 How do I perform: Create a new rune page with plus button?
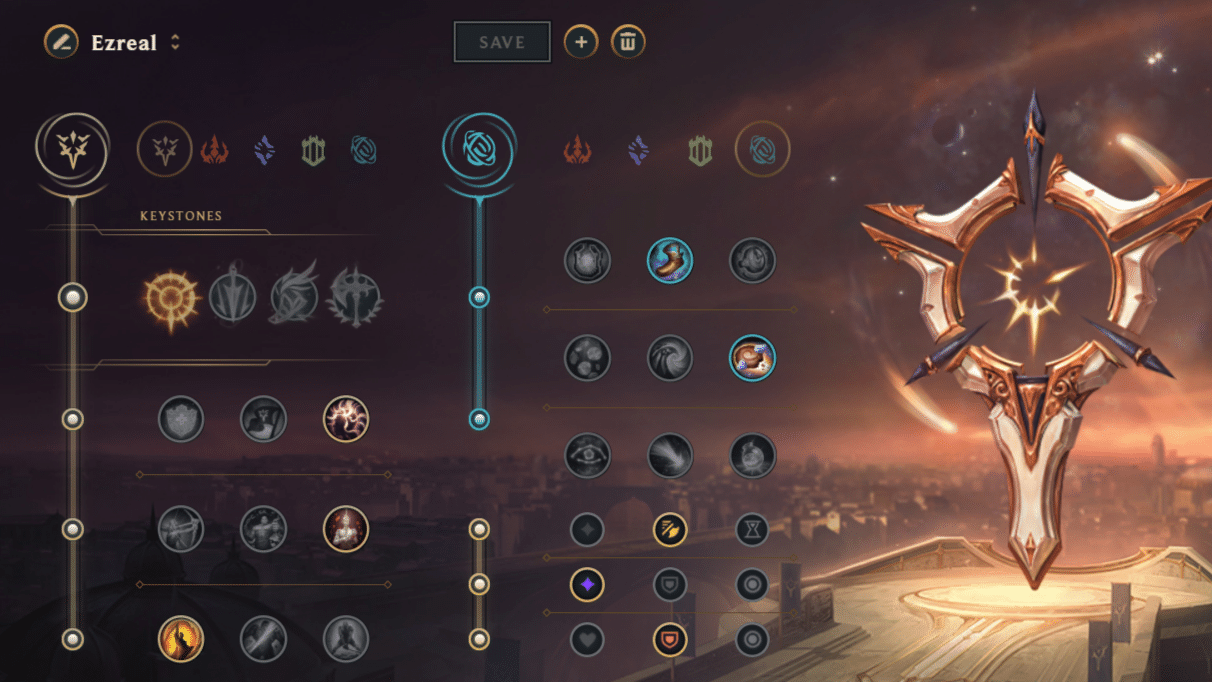[x=581, y=42]
